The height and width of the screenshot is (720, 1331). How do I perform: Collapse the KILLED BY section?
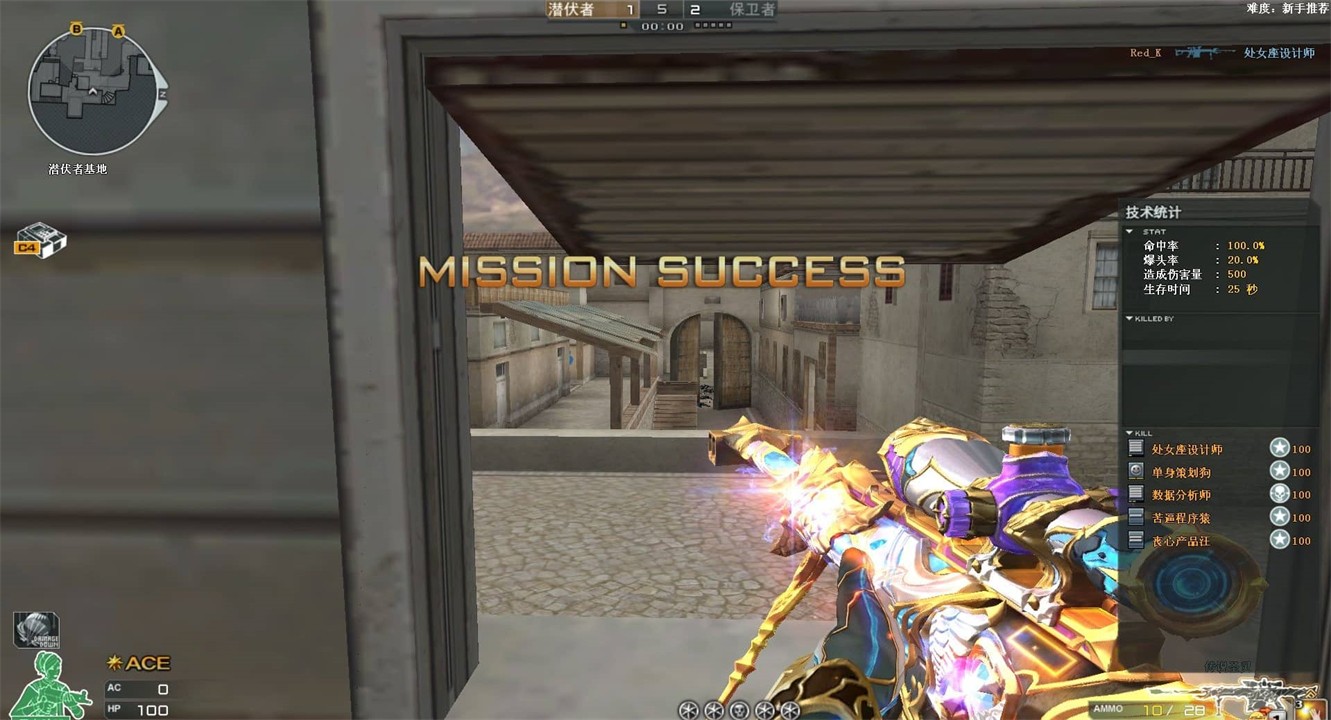point(1128,317)
